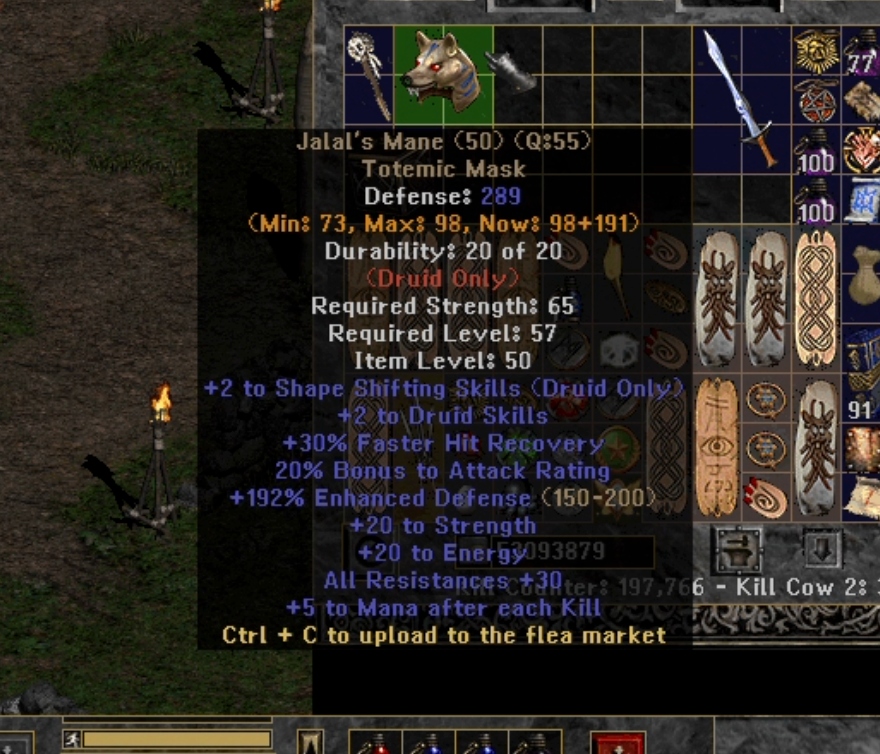Click the anvil button below the inventory
This screenshot has height=754, width=880.
point(738,549)
